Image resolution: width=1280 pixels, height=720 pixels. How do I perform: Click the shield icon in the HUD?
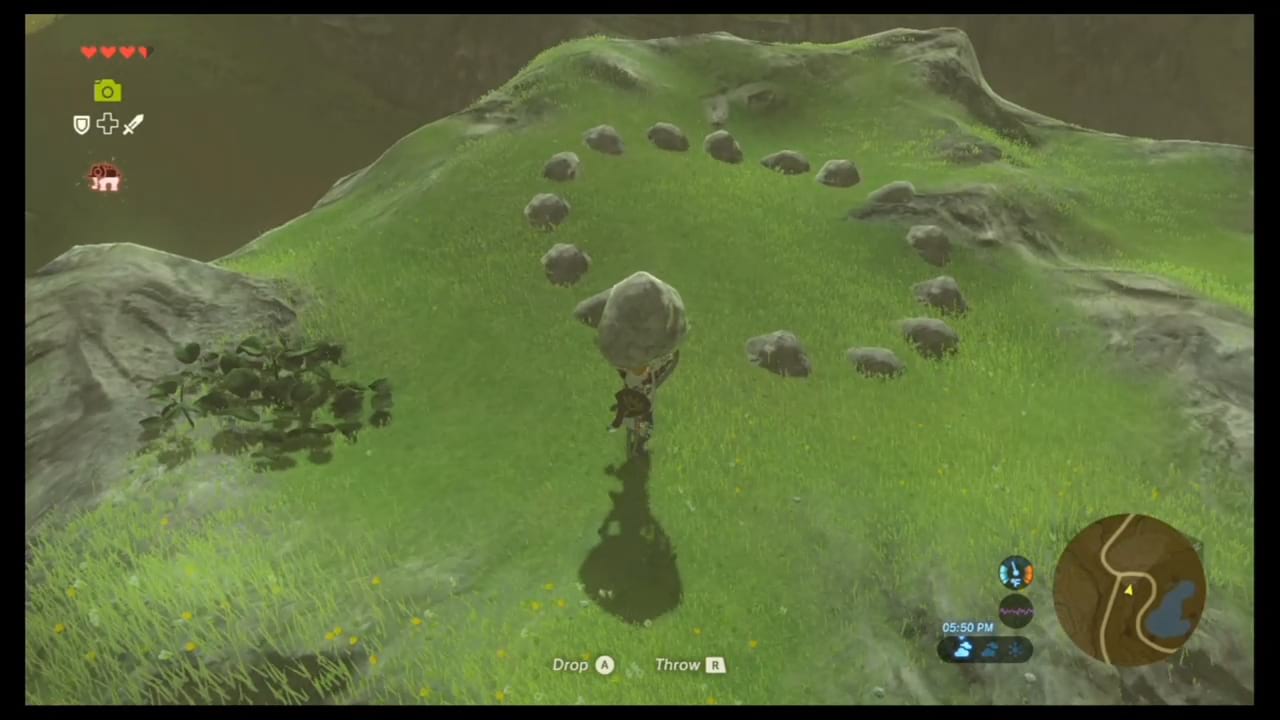point(81,124)
